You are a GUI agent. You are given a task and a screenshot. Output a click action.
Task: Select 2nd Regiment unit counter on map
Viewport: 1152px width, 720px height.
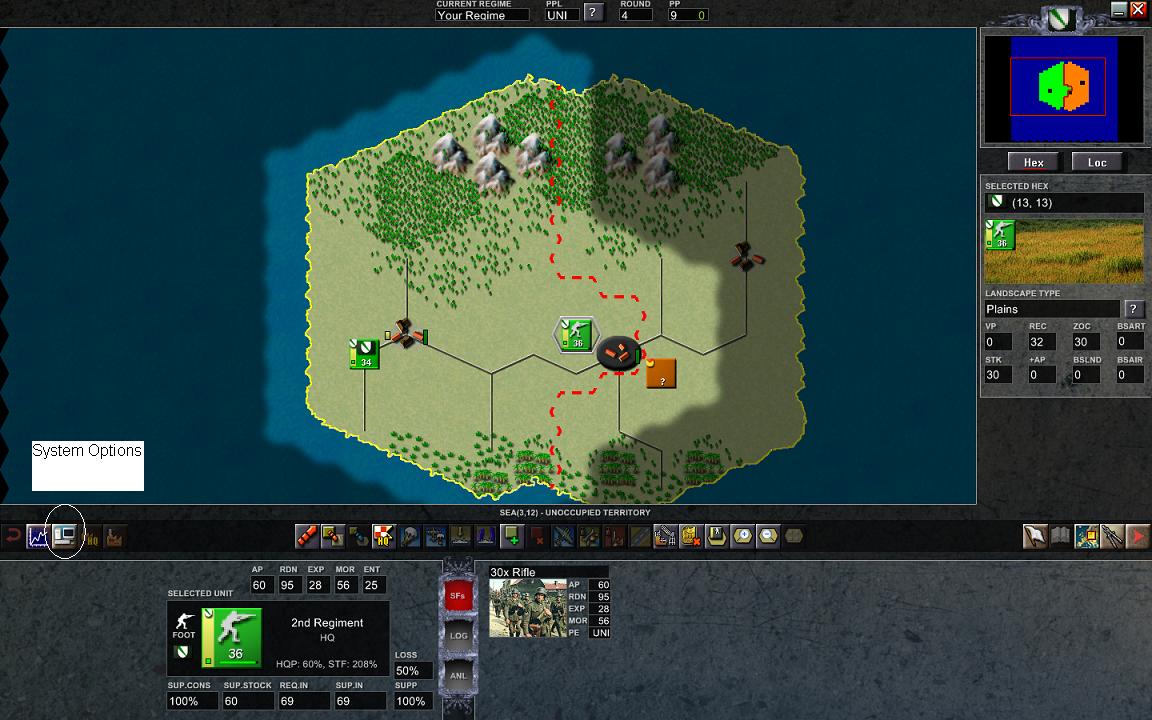(x=575, y=335)
